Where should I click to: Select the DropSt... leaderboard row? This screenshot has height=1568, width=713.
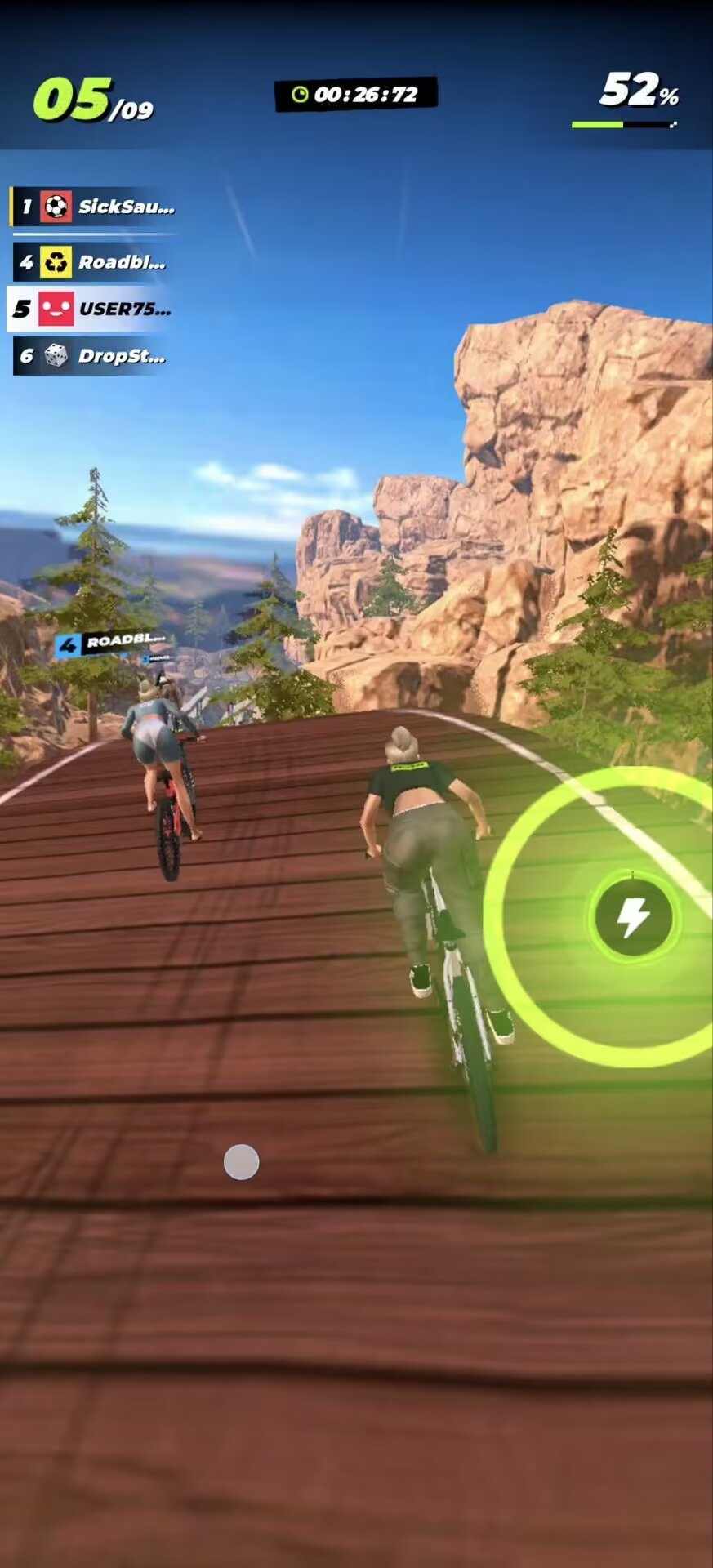click(x=92, y=356)
